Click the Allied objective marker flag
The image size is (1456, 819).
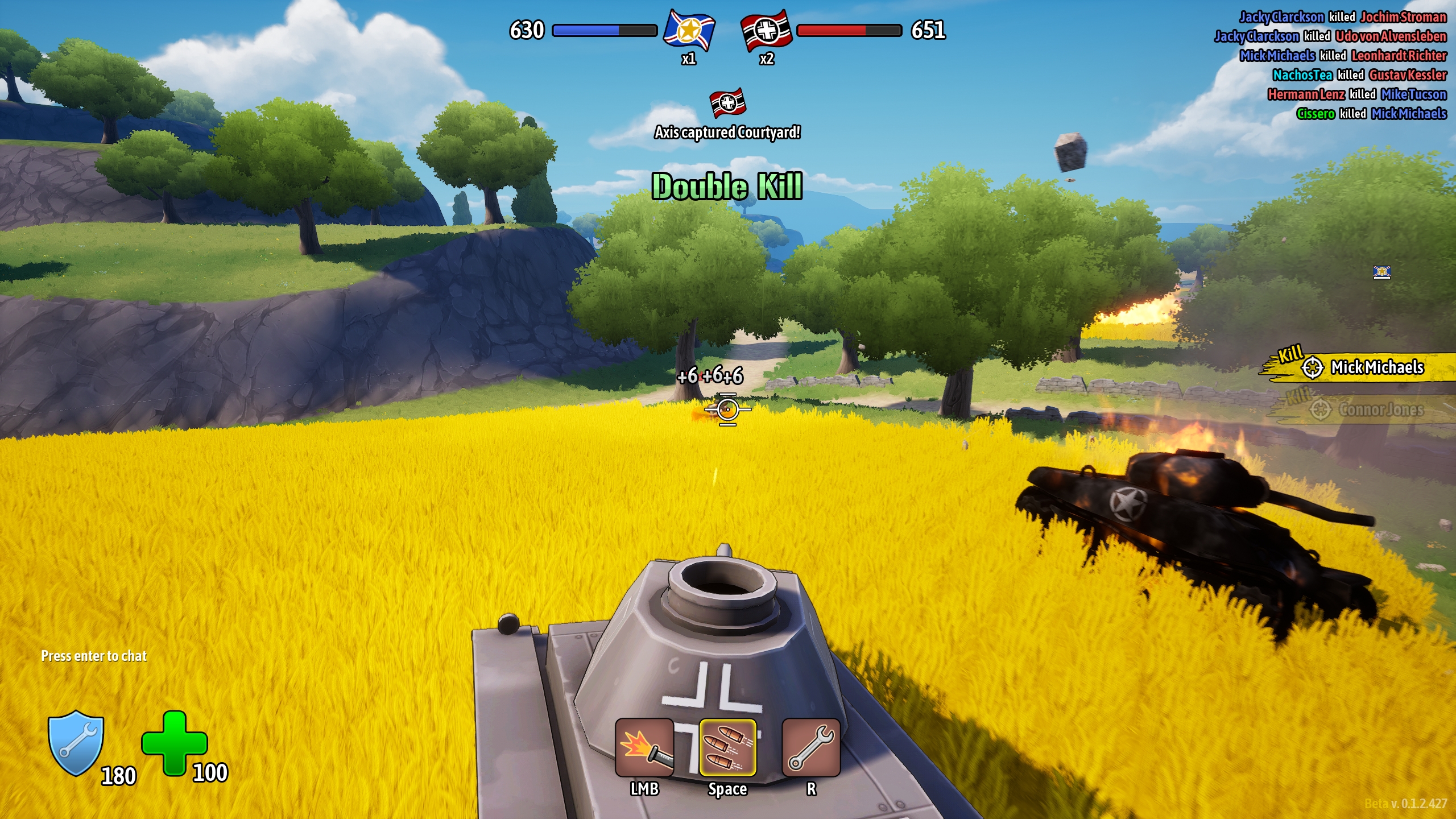click(1381, 272)
